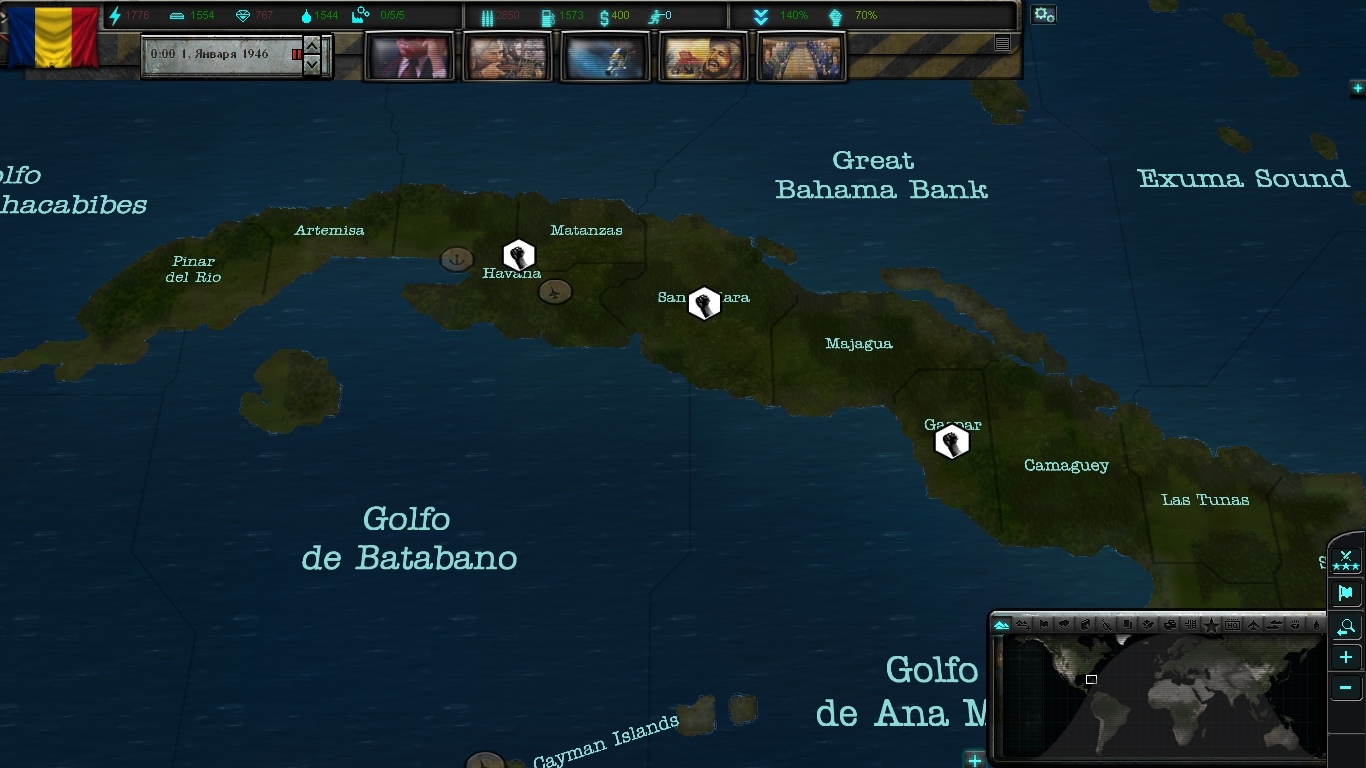The width and height of the screenshot is (1366, 768).
Task: Click the game speed up arrow
Action: pos(312,47)
